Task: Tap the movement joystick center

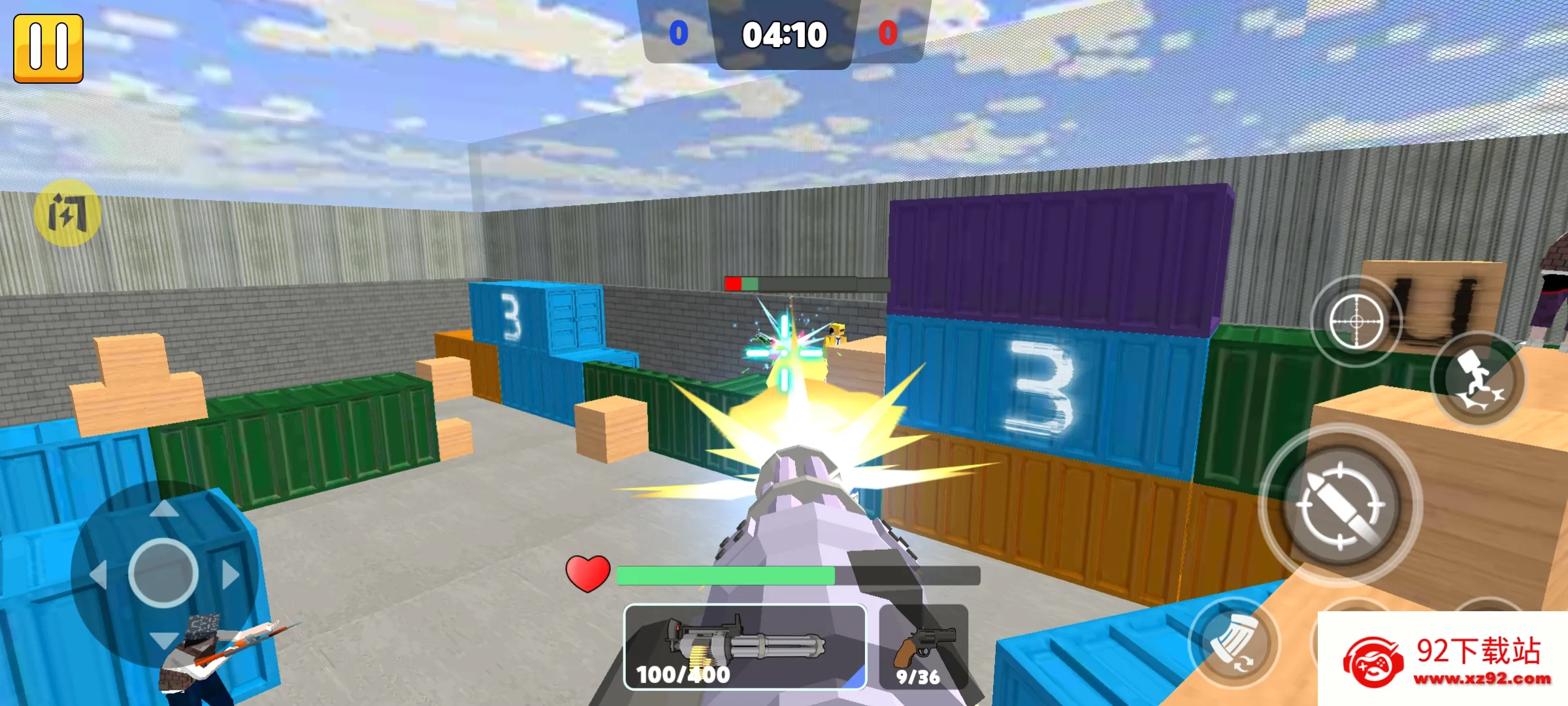Action: [x=163, y=573]
